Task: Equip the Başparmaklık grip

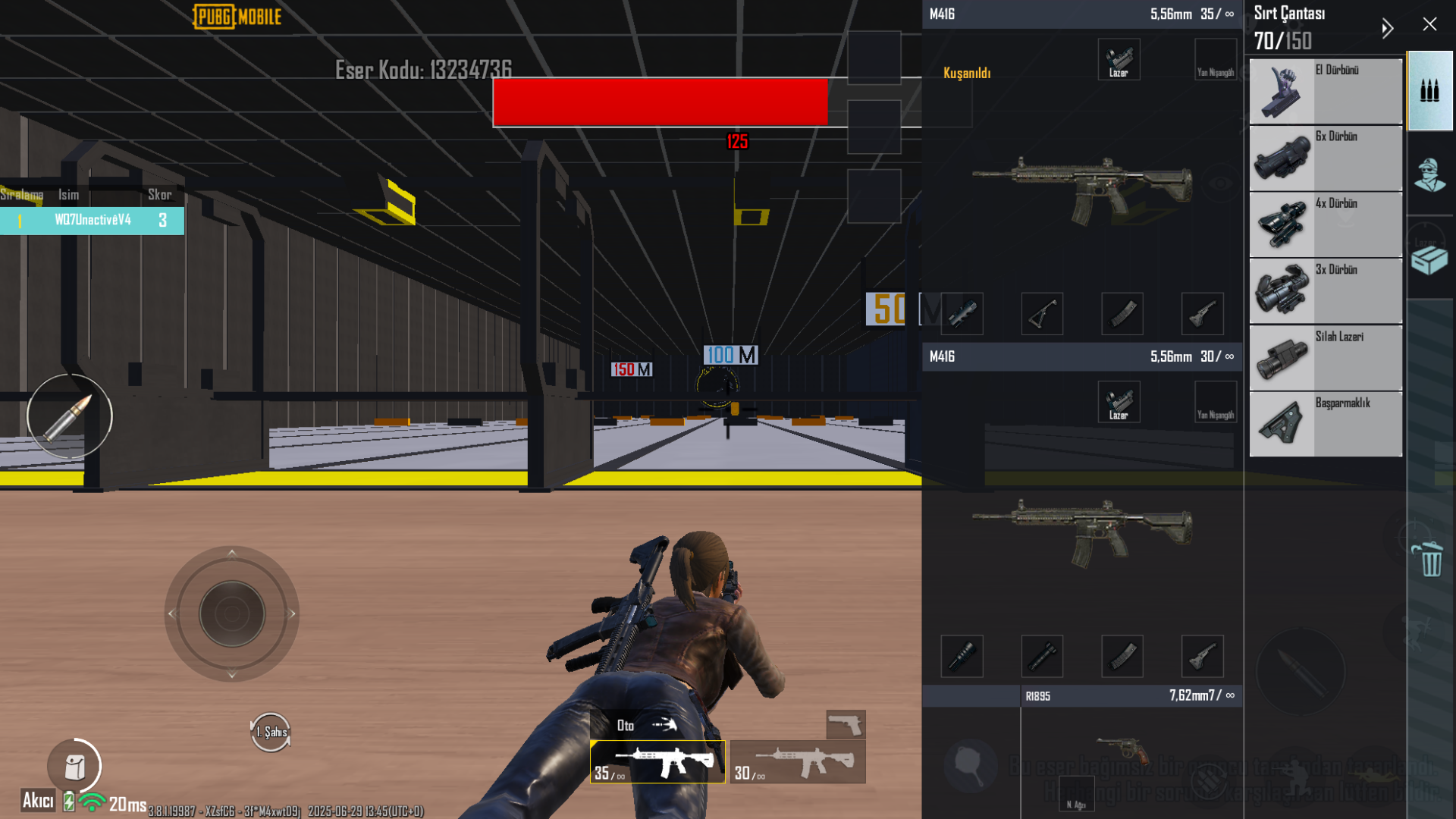Action: 1325,422
